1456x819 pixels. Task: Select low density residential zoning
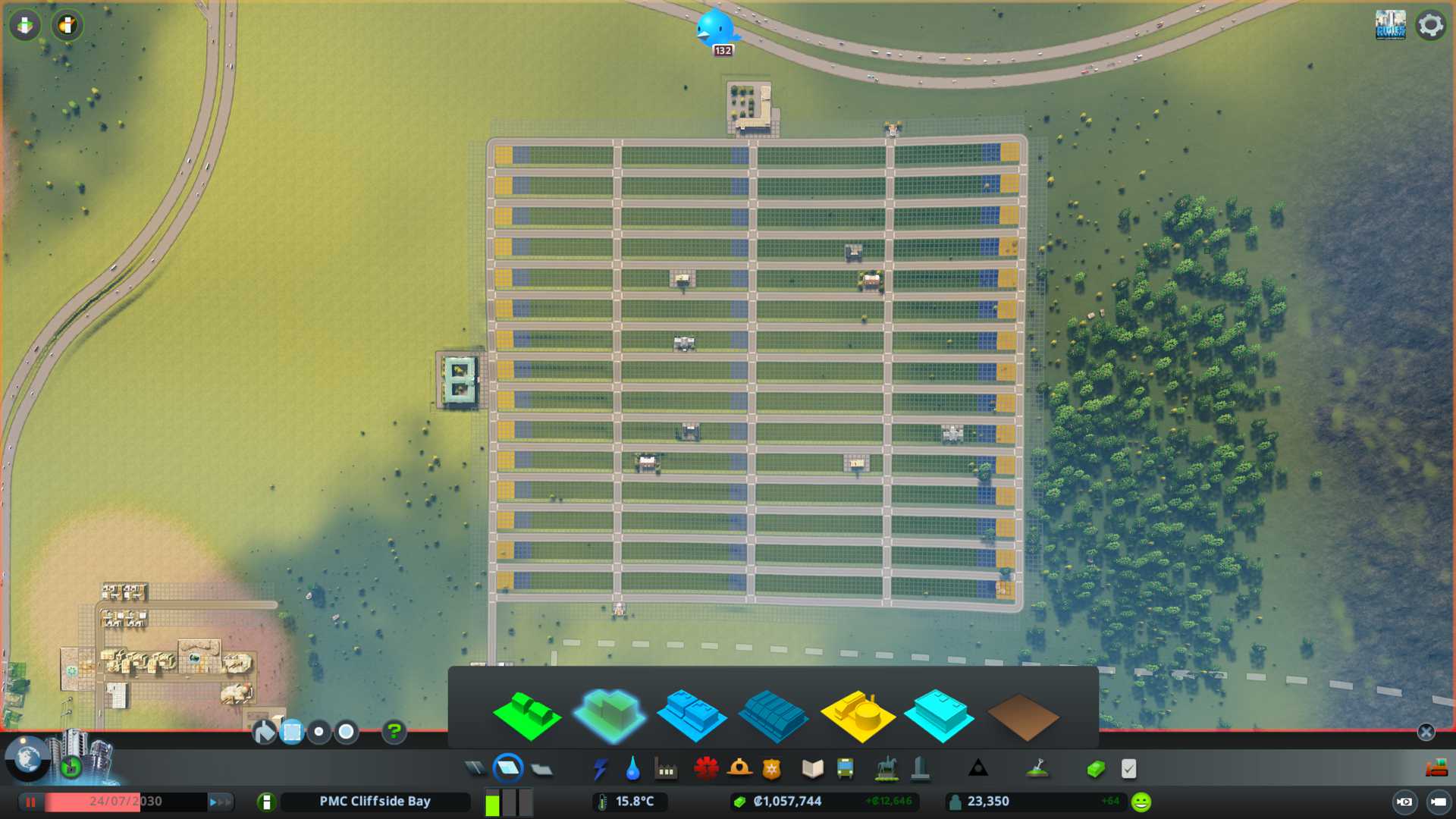527,716
